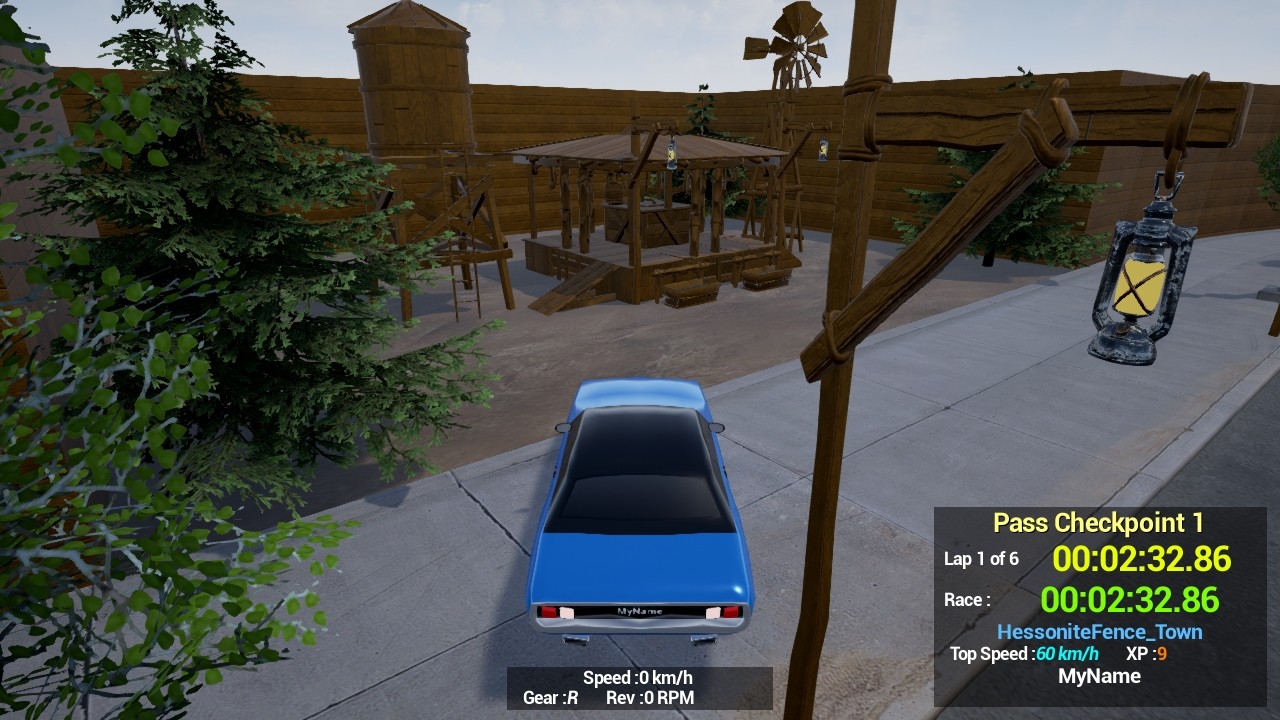
Task: Click the lantern on the far-right fence hook
Action: coord(1140,290)
